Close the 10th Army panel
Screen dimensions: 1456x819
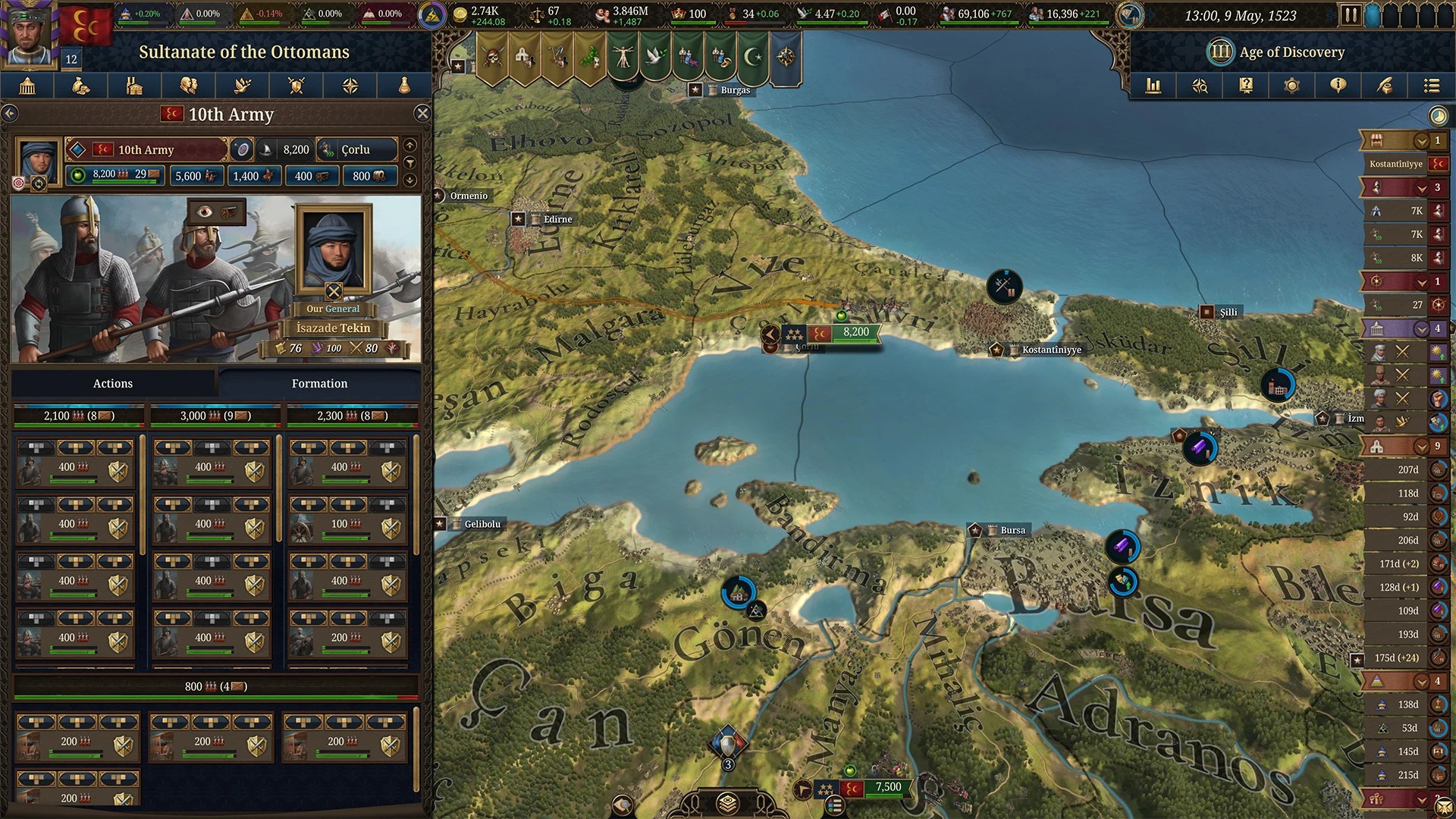pos(422,114)
